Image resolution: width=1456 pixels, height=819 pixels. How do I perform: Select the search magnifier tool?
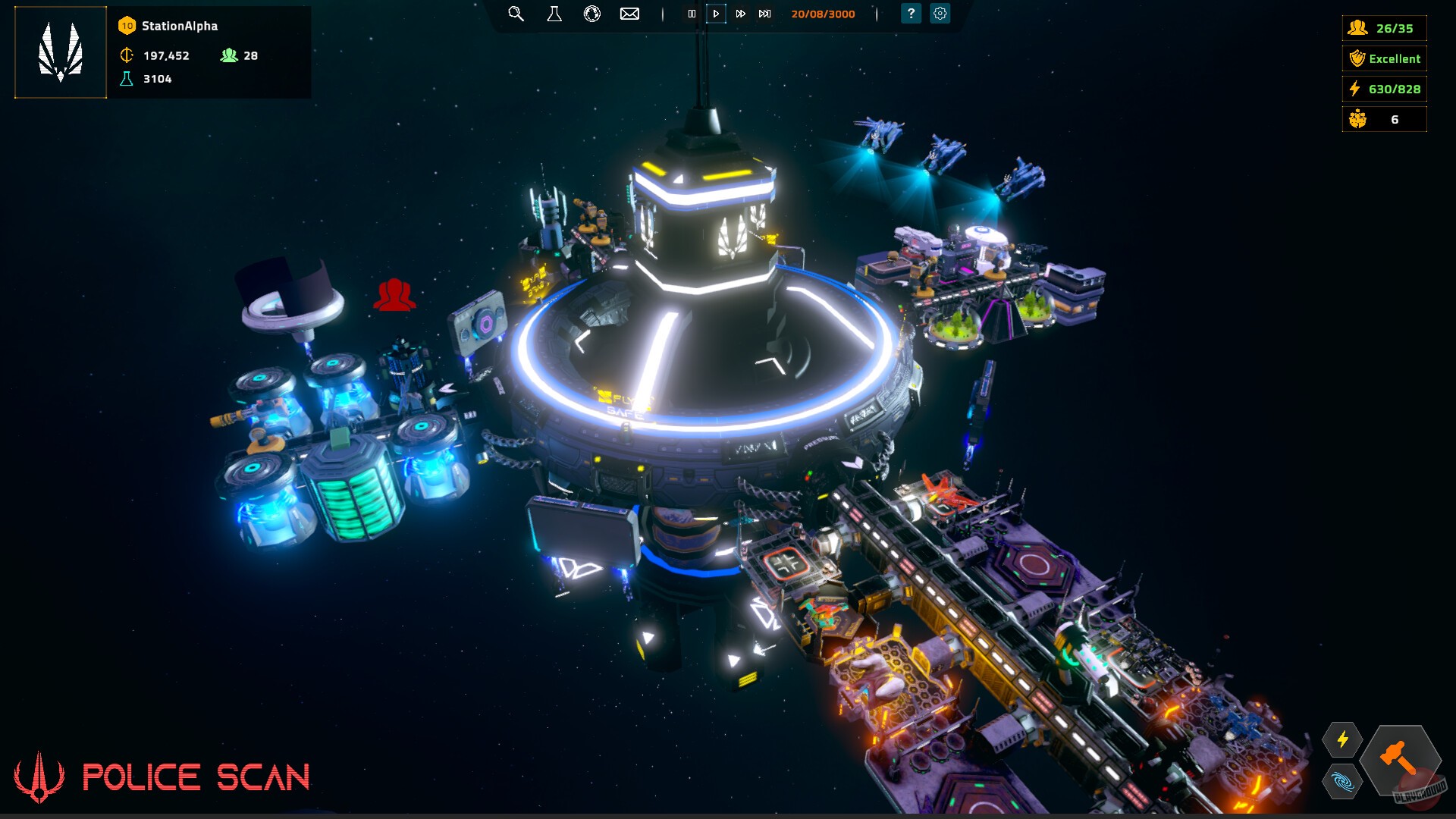coord(516,14)
